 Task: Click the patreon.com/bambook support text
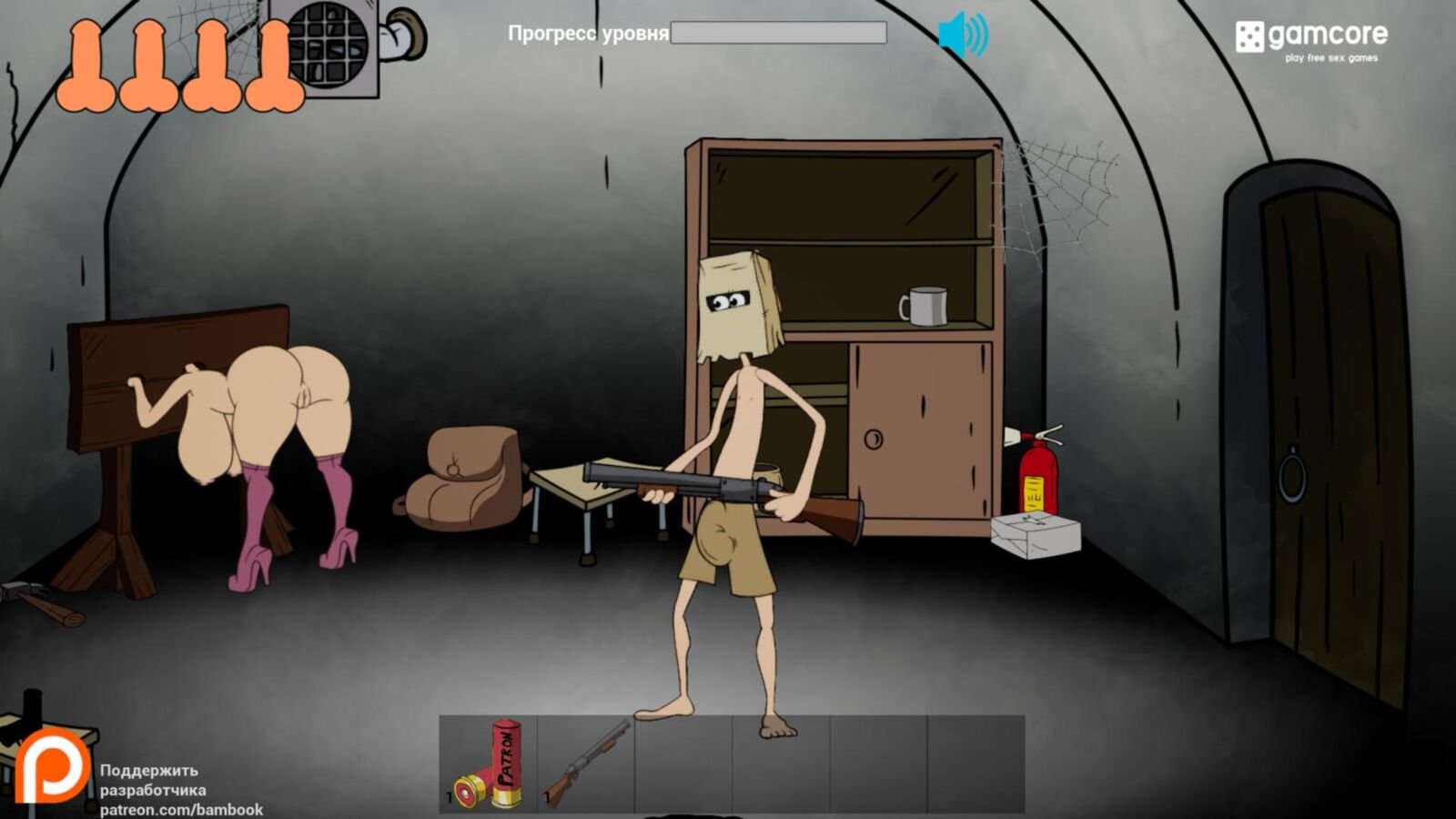pos(181,809)
